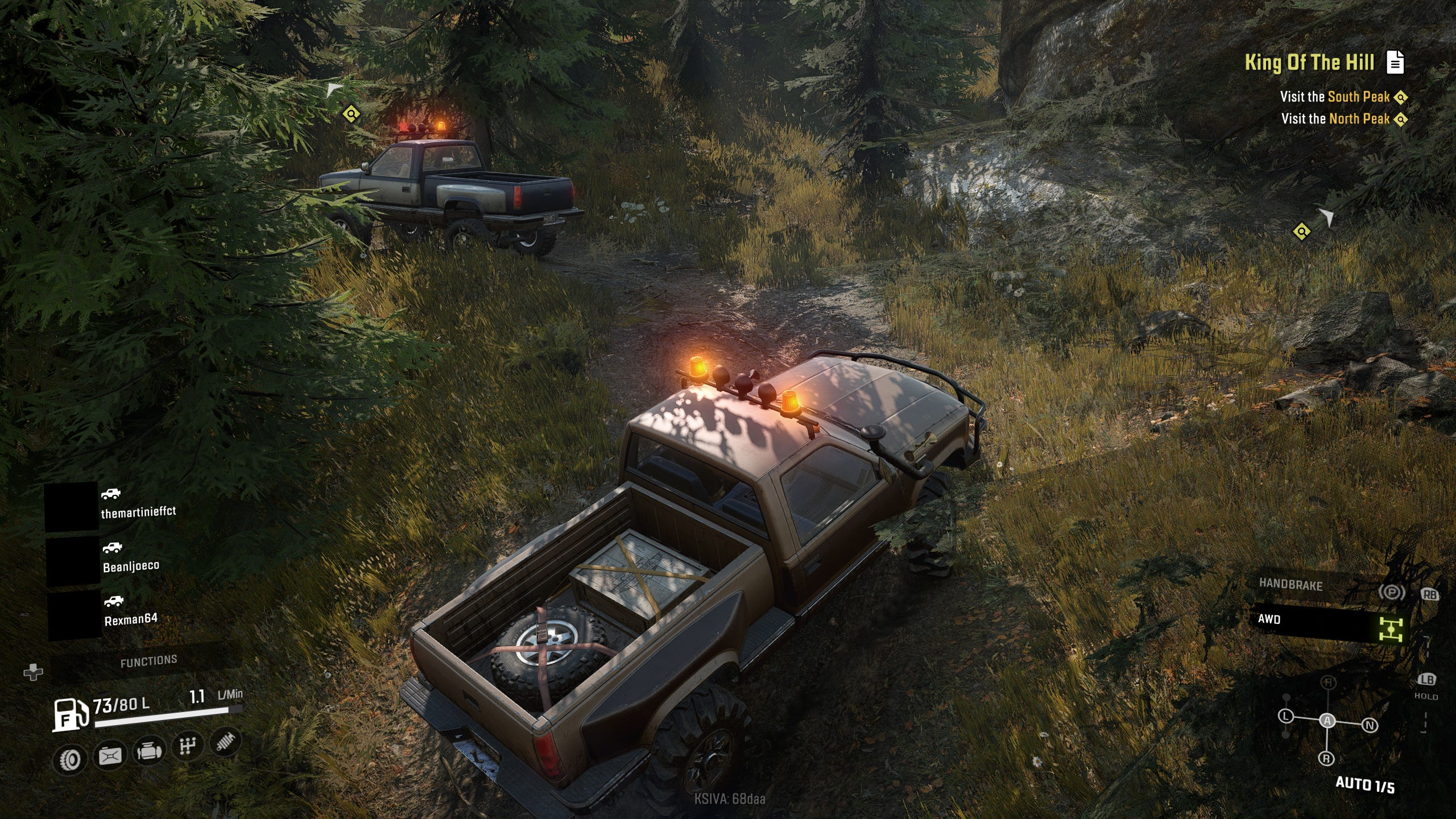Choose Rexman64 from the player list
The width and height of the screenshot is (1456, 819).
[131, 619]
